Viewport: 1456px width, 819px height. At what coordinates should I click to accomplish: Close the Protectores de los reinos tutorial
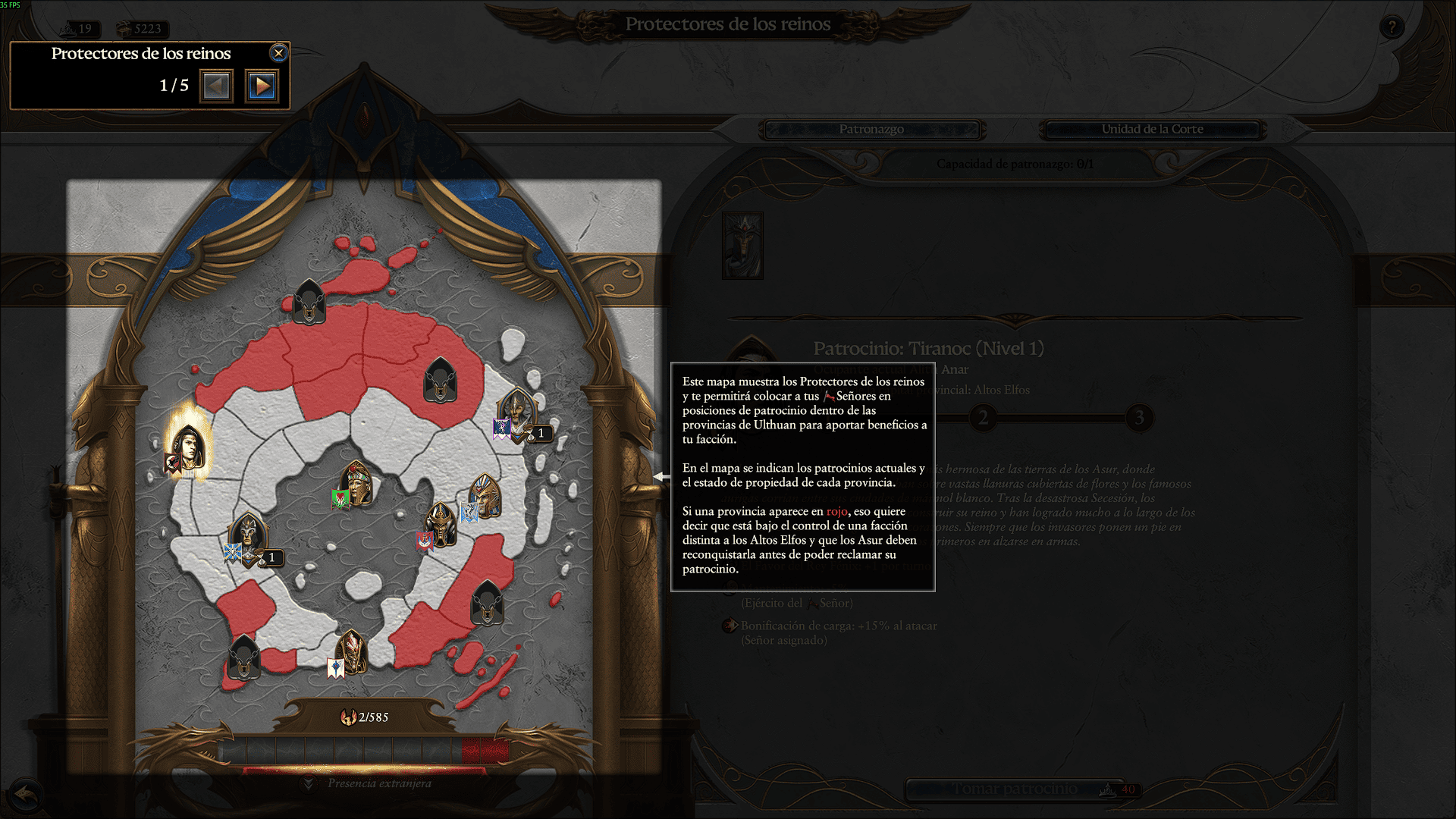pos(278,53)
